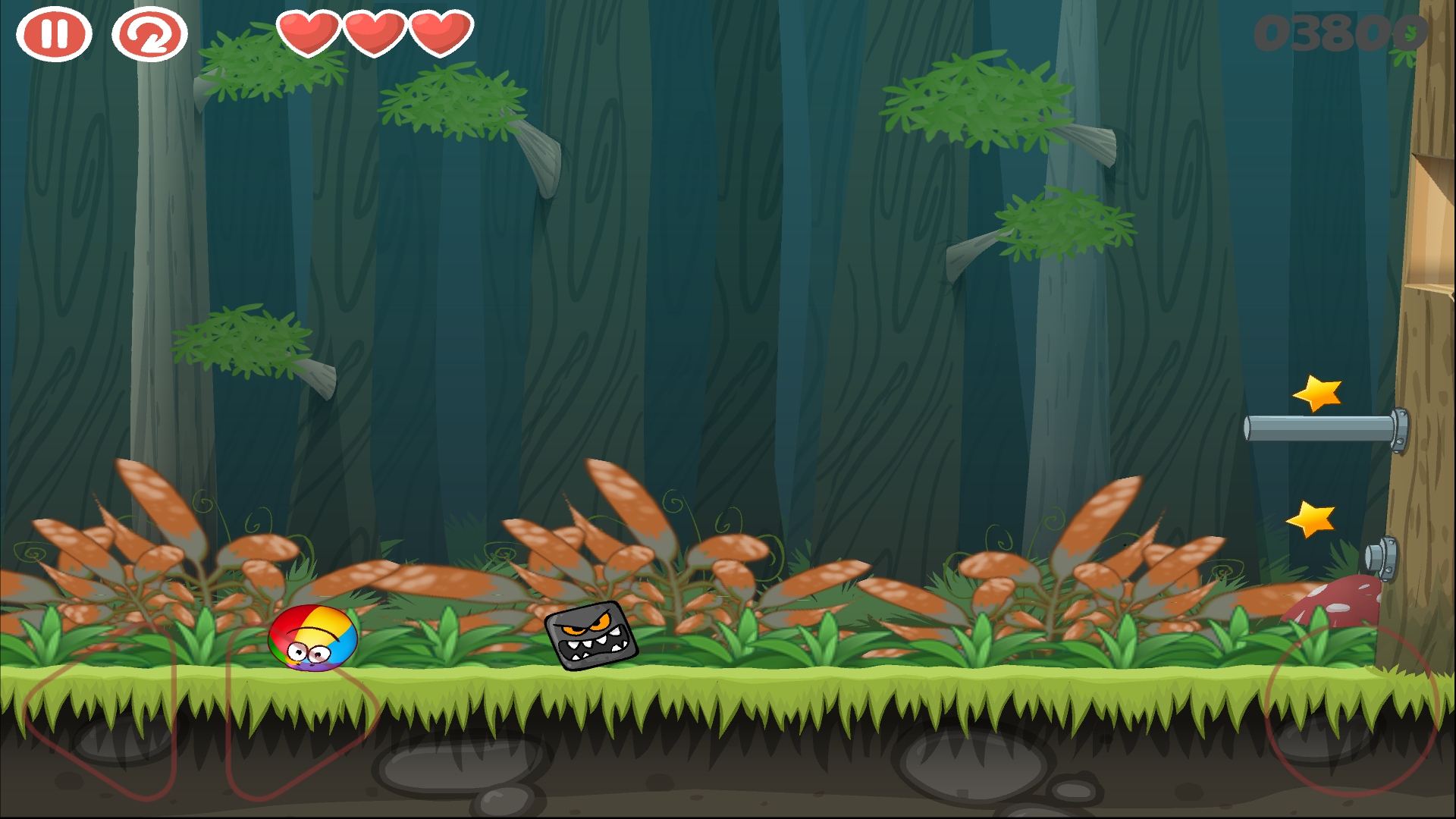1456x819 pixels.
Task: Click the restart level icon
Action: pyautogui.click(x=149, y=34)
